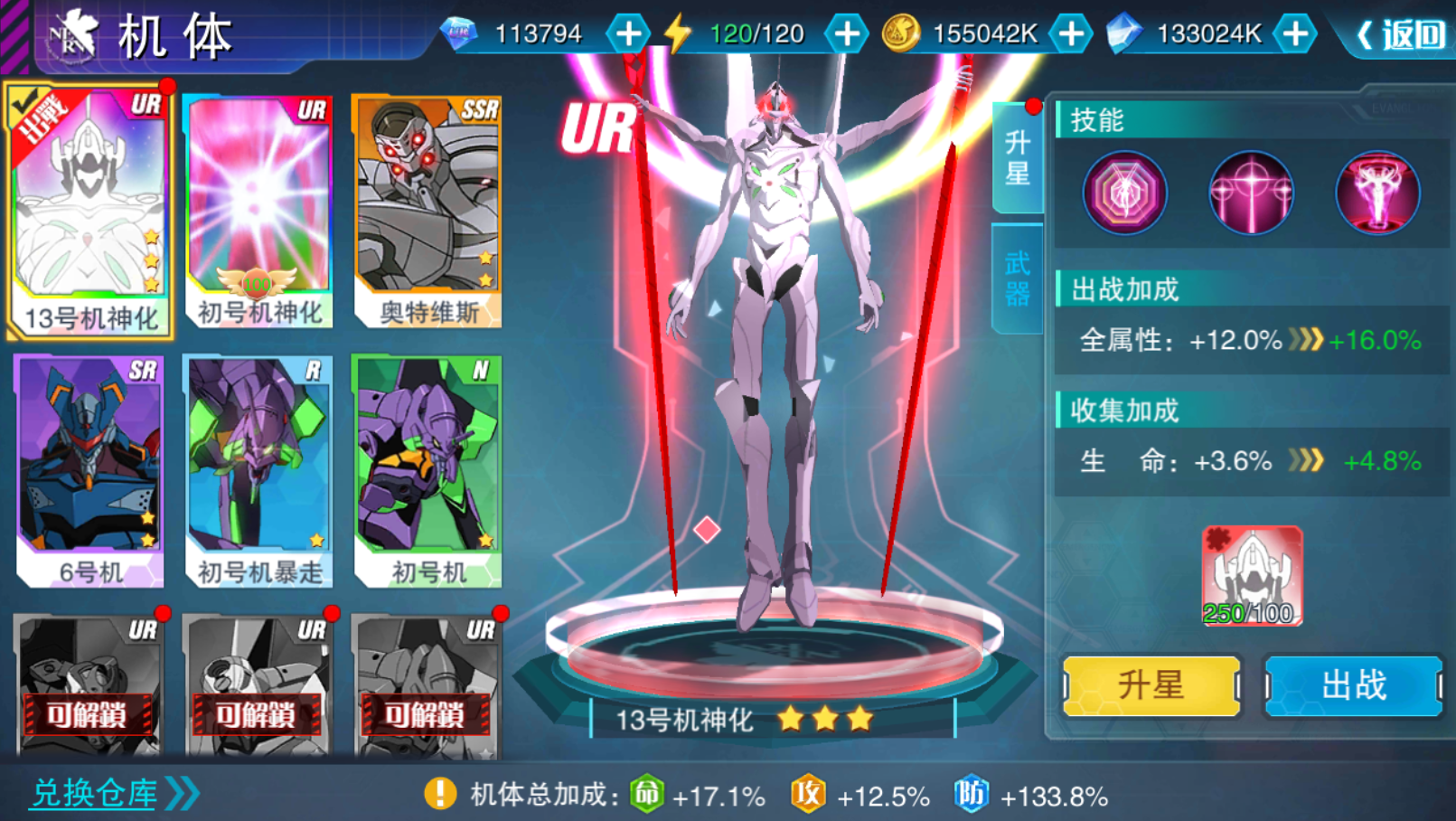Inspect the third skill icon in 技能 panel

pyautogui.click(x=1377, y=193)
